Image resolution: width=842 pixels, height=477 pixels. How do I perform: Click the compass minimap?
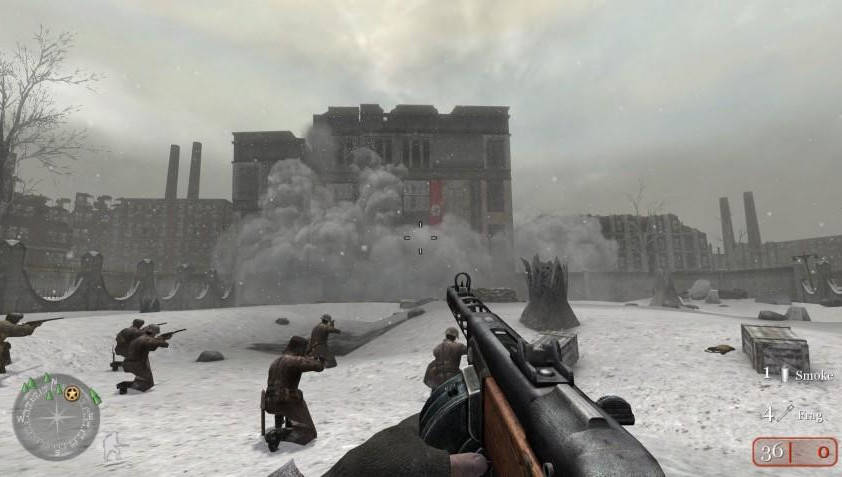pyautogui.click(x=56, y=417)
